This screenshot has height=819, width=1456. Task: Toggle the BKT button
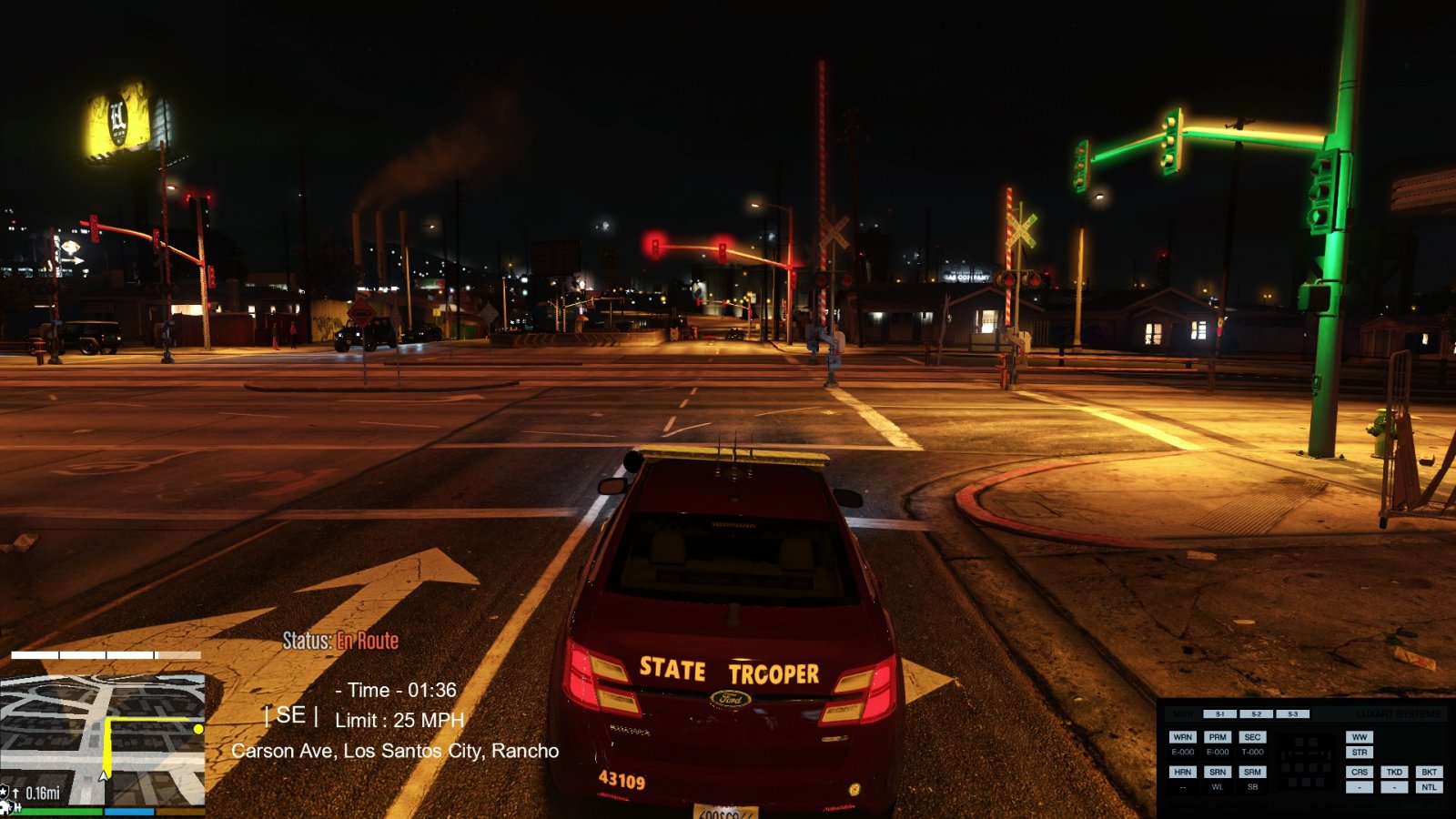pos(1429,772)
